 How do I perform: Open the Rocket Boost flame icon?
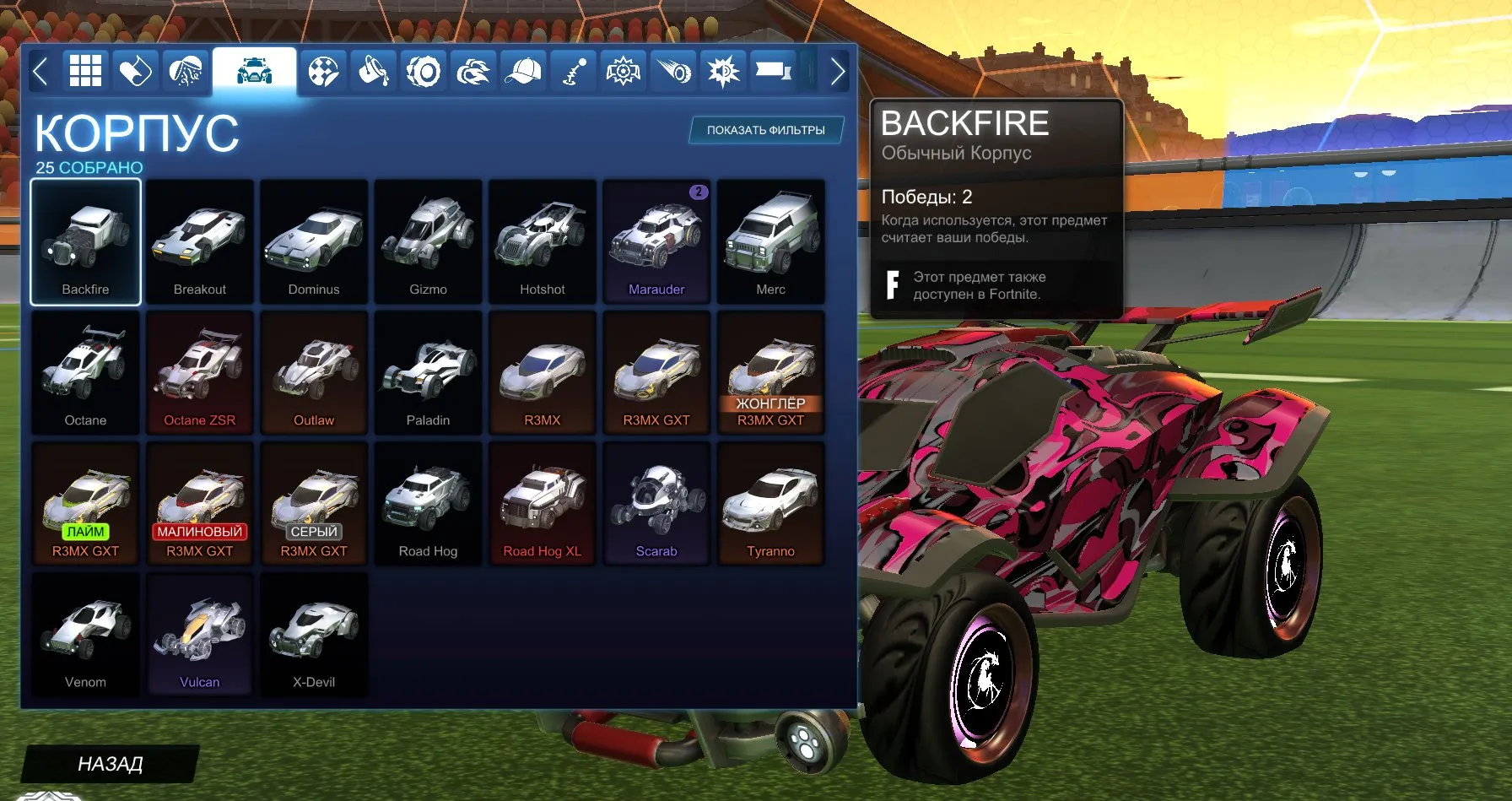point(475,71)
